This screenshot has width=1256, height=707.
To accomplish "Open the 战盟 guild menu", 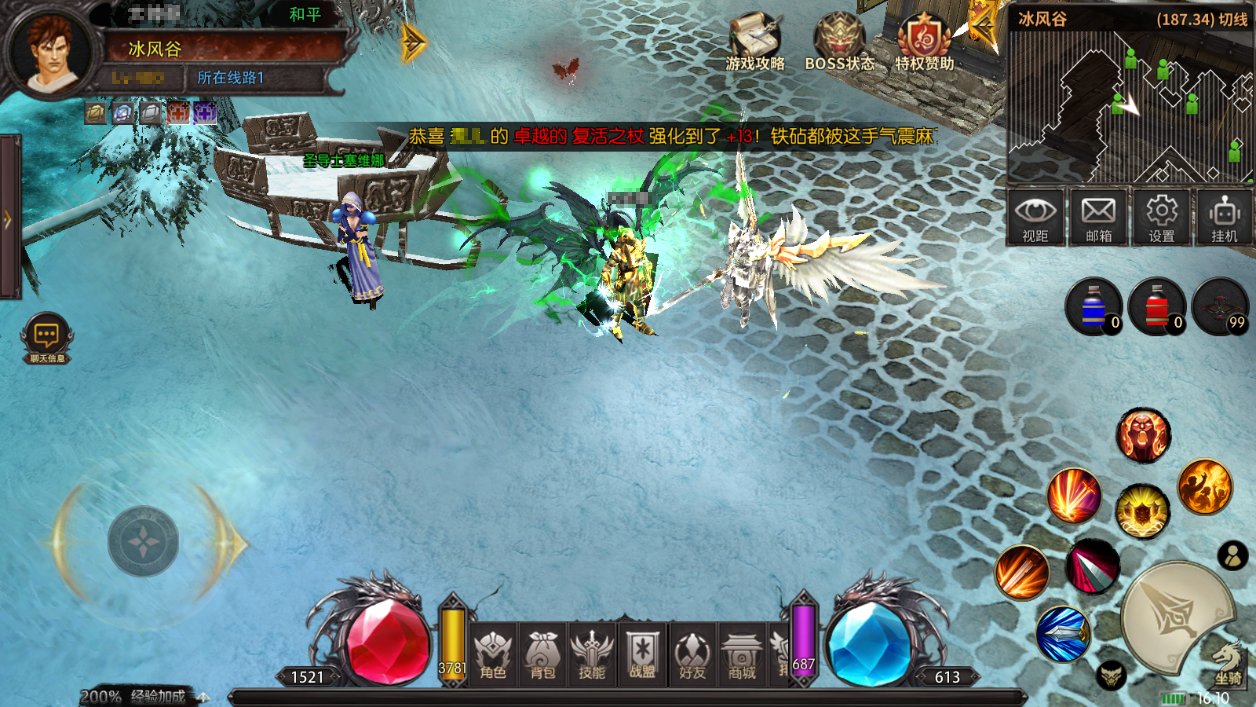I will (642, 653).
